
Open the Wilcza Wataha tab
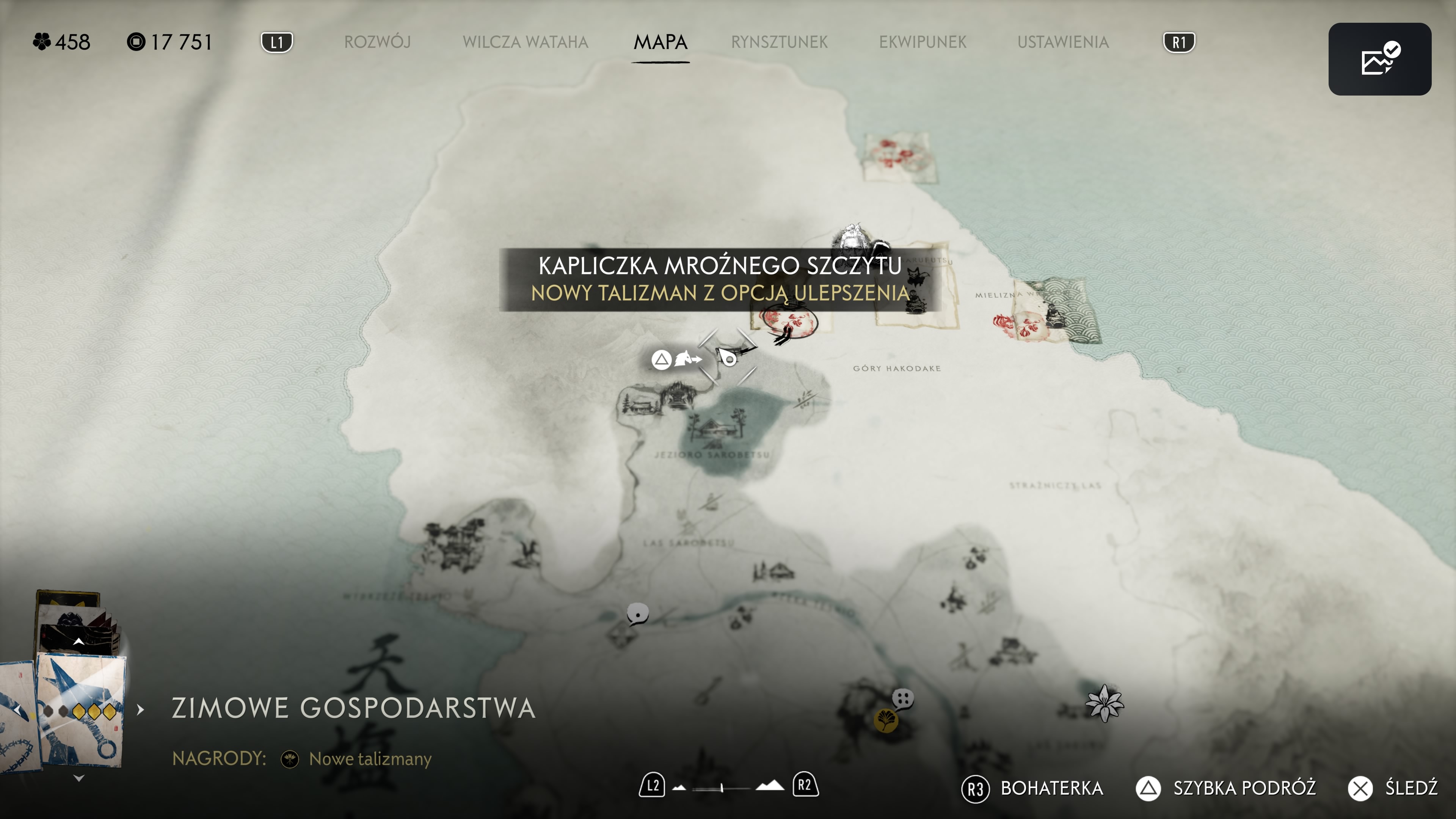coord(525,42)
